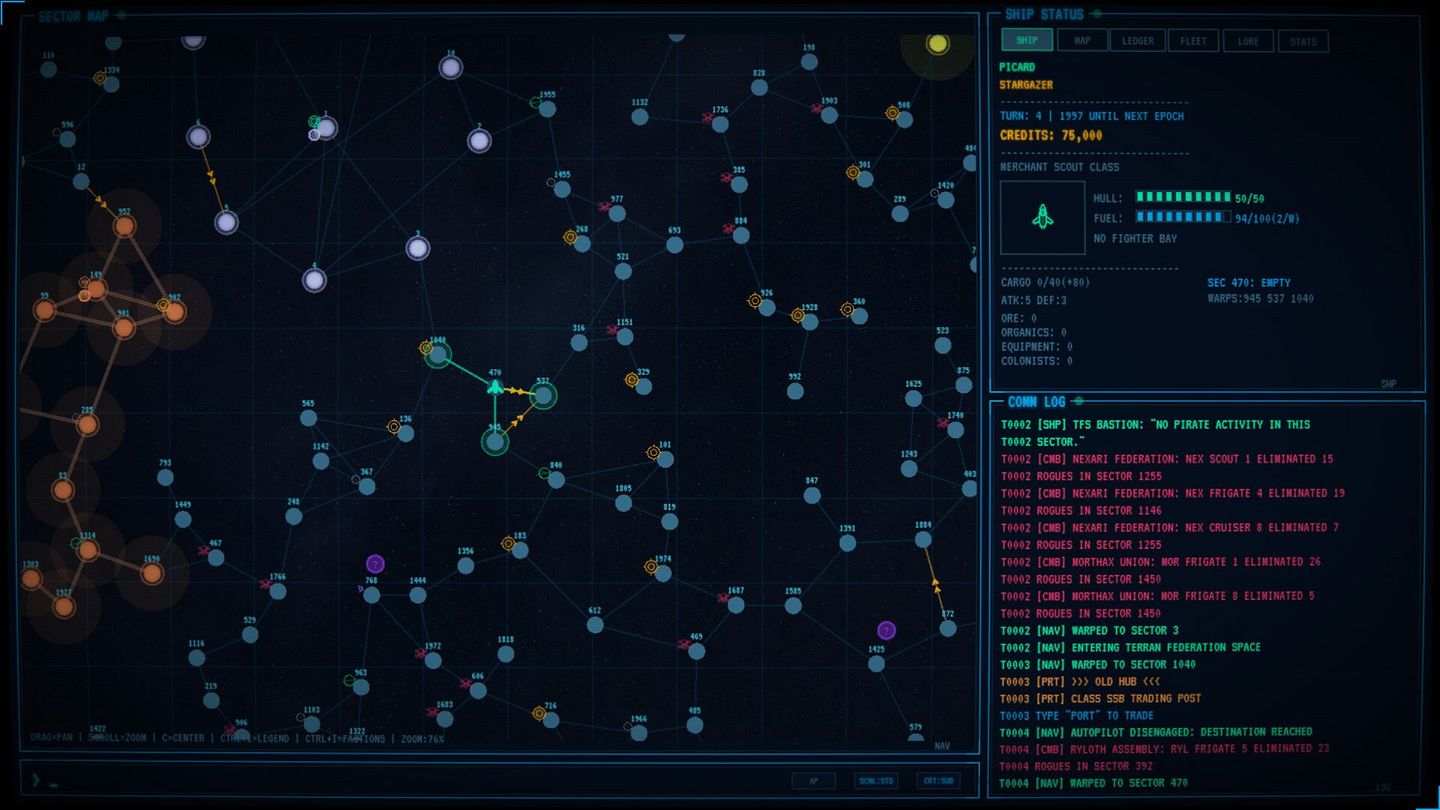Switch to the LEDGER tab
The height and width of the screenshot is (810, 1440).
pyautogui.click(x=1137, y=40)
